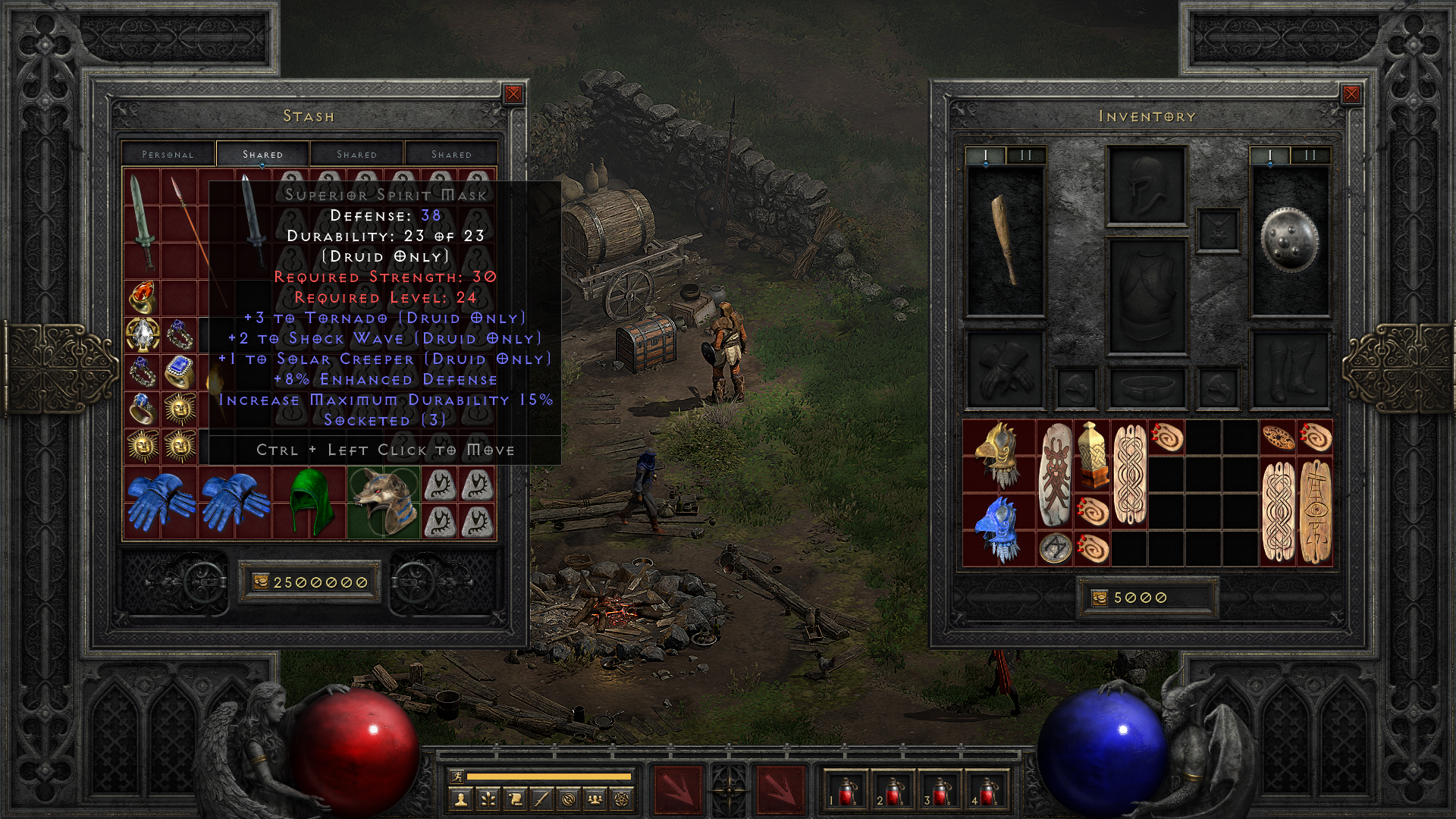1456x819 pixels.
Task: Click the yellow stamina bar
Action: 550,776
